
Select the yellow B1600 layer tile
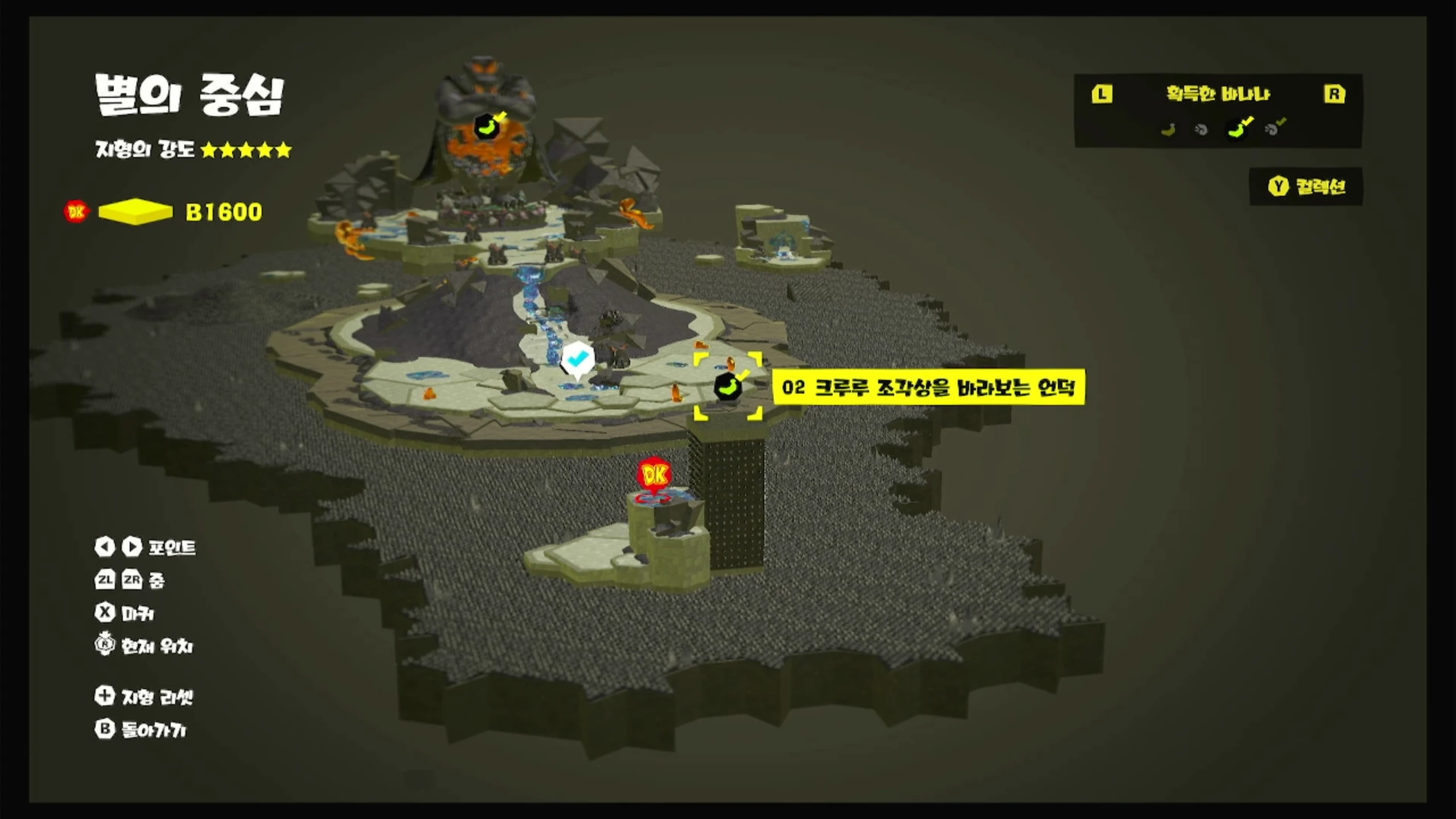tap(135, 212)
